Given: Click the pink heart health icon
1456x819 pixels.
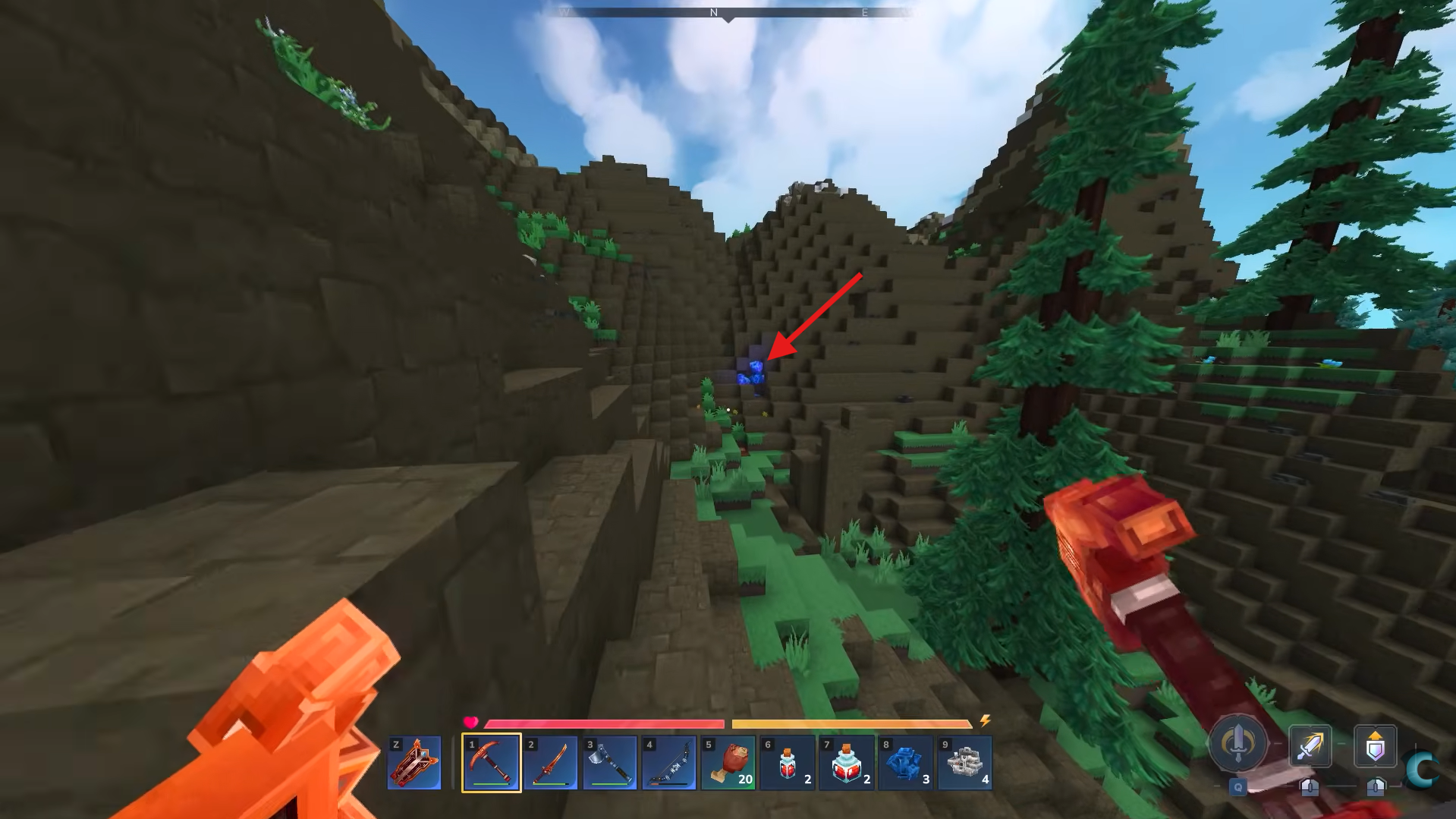Looking at the screenshot, I should pos(471,723).
